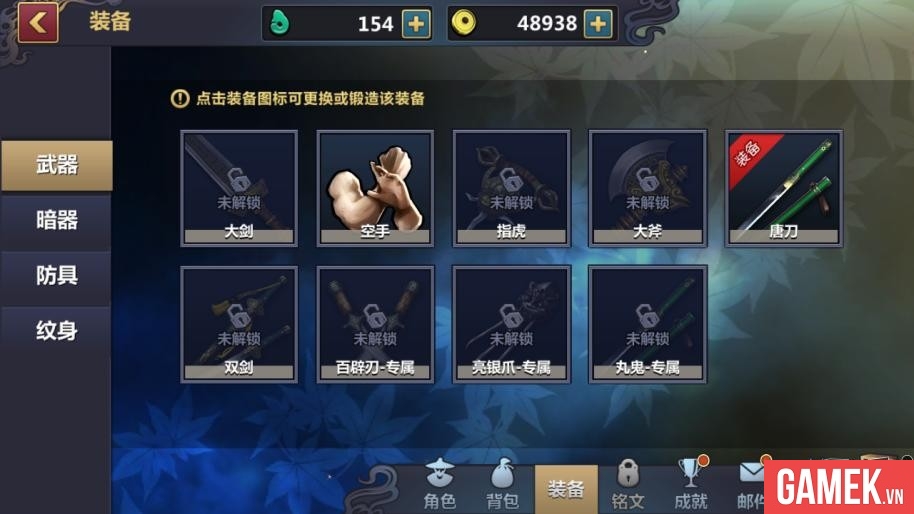Switch to the 武器 weapons tab
This screenshot has height=514, width=914.
(56, 165)
